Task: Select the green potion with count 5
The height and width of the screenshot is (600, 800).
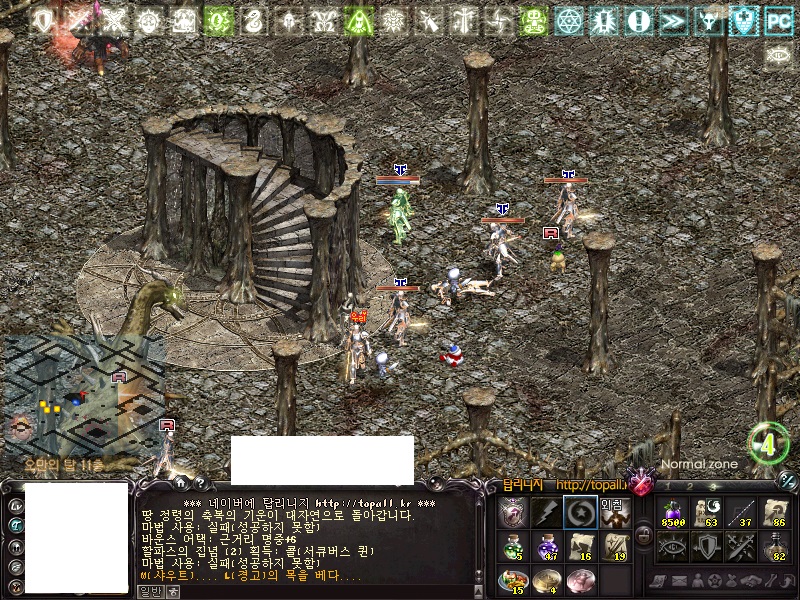Action: (513, 546)
